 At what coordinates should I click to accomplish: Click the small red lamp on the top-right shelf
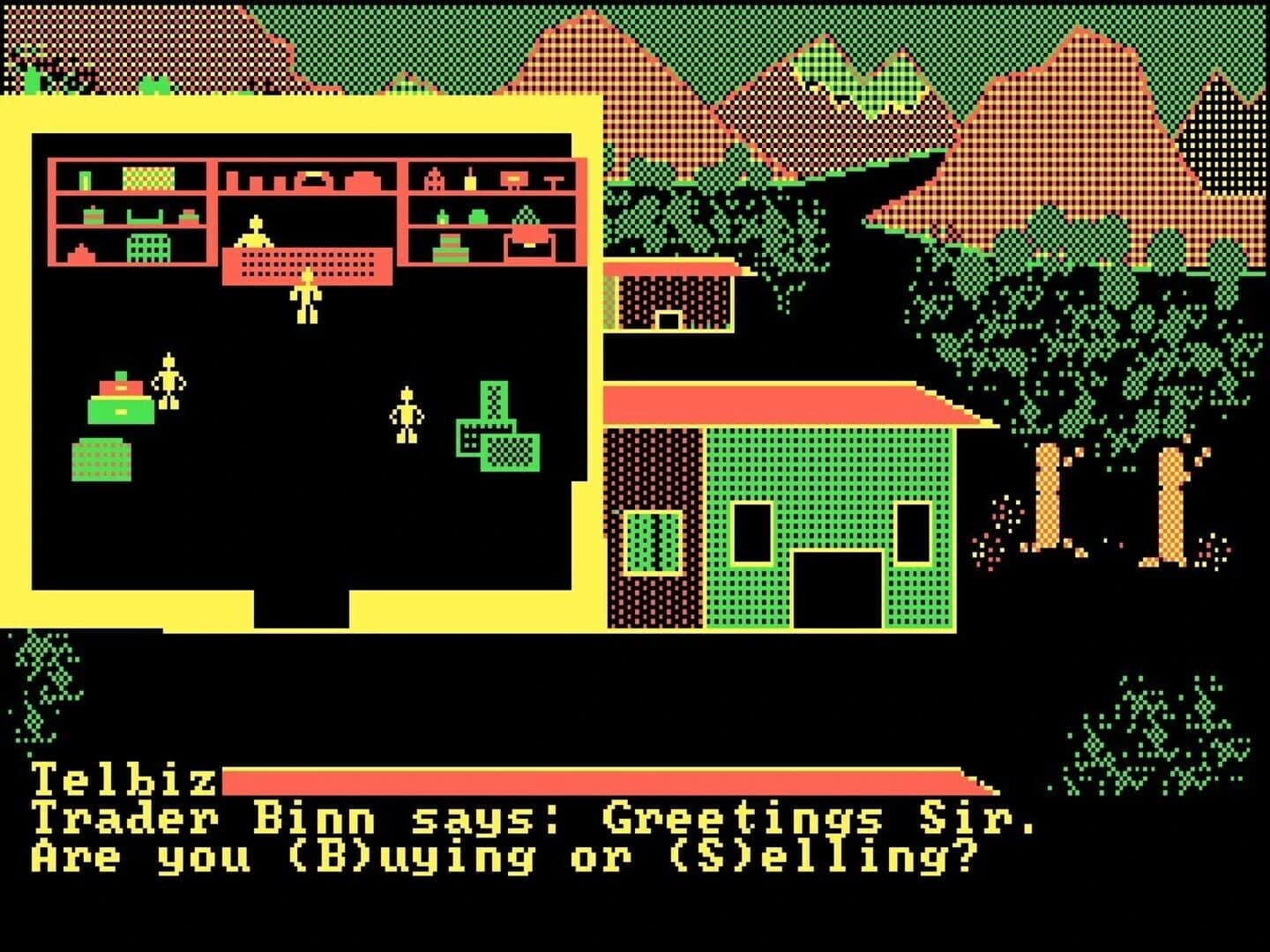point(514,179)
